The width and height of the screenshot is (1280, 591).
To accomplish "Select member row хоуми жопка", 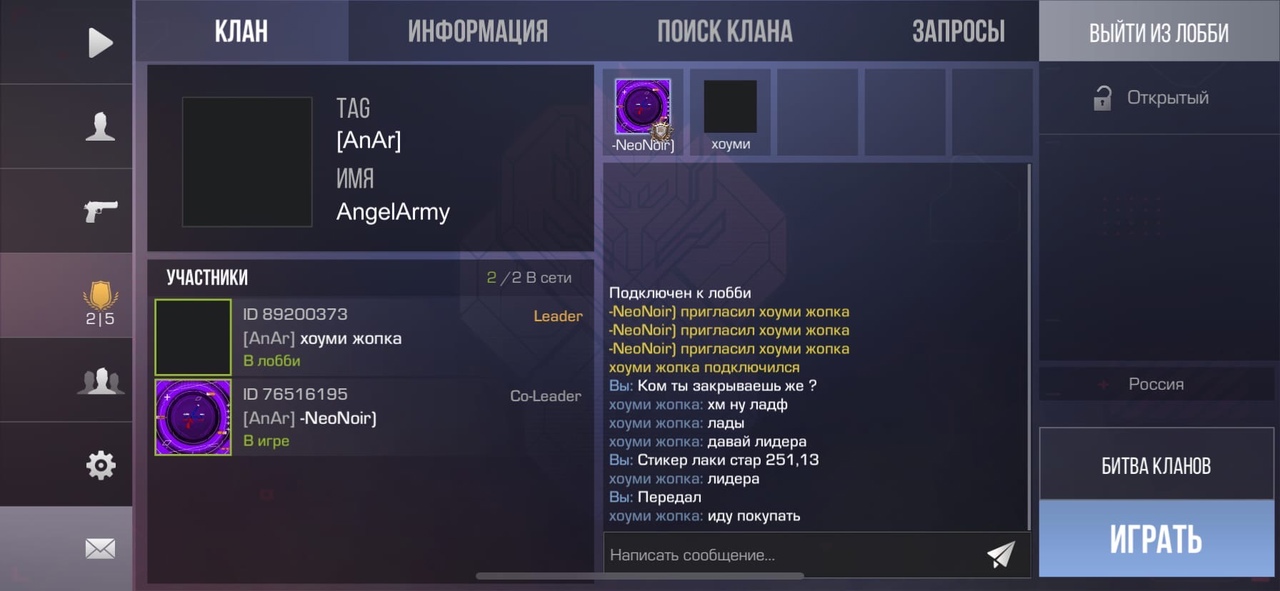I will tap(370, 337).
